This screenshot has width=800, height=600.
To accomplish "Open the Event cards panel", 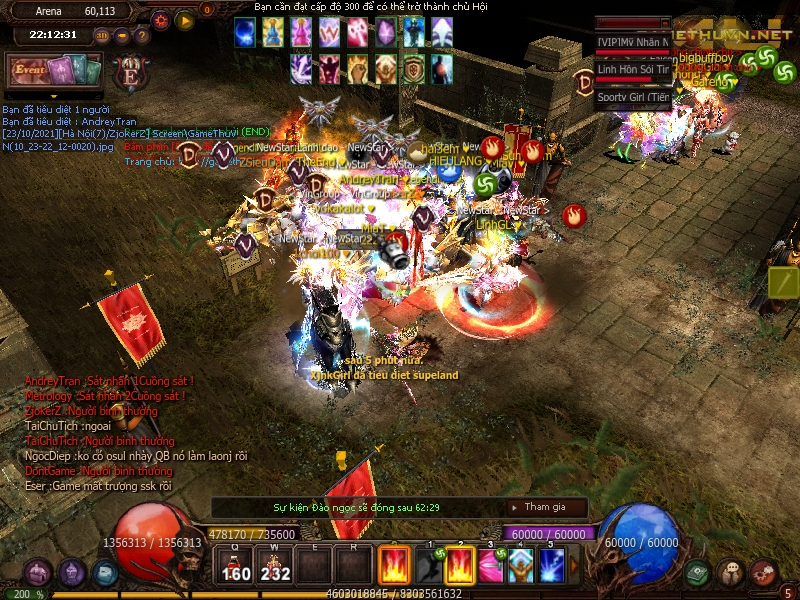I will coord(55,71).
